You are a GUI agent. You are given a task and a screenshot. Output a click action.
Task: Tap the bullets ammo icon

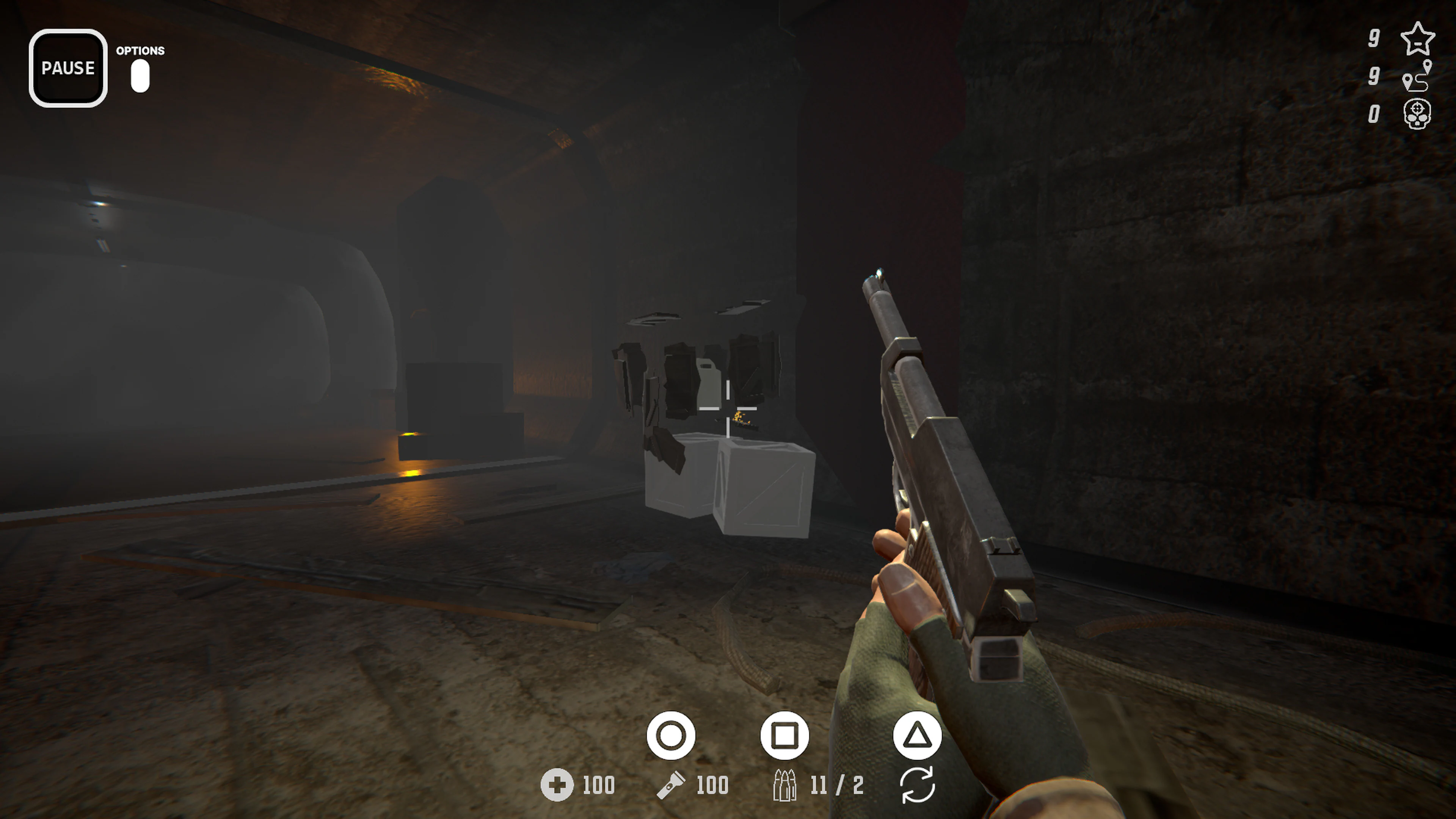(786, 785)
